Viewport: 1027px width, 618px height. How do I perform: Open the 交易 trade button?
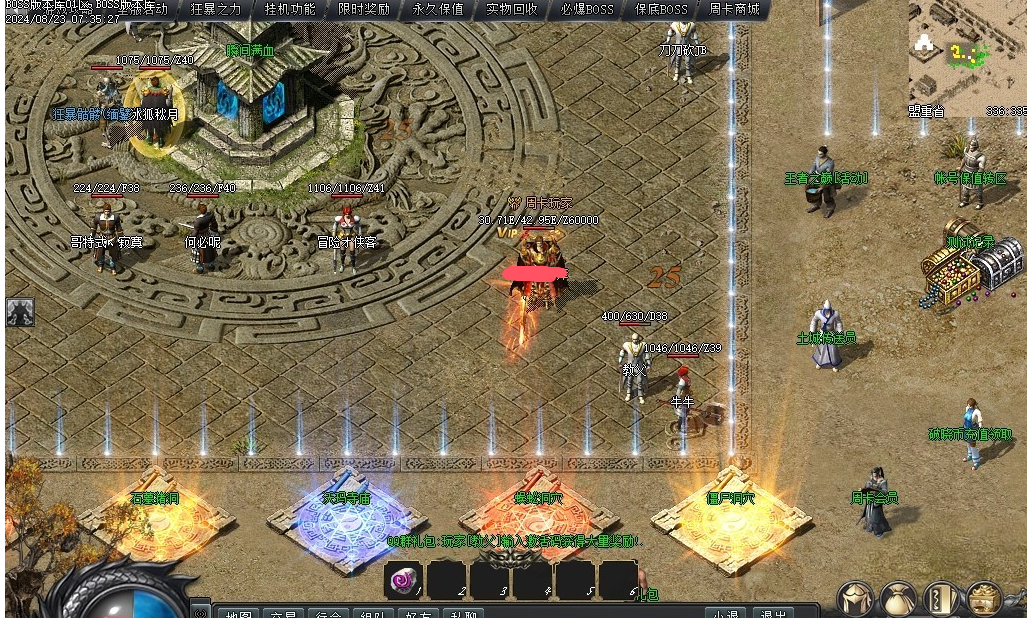coord(284,613)
